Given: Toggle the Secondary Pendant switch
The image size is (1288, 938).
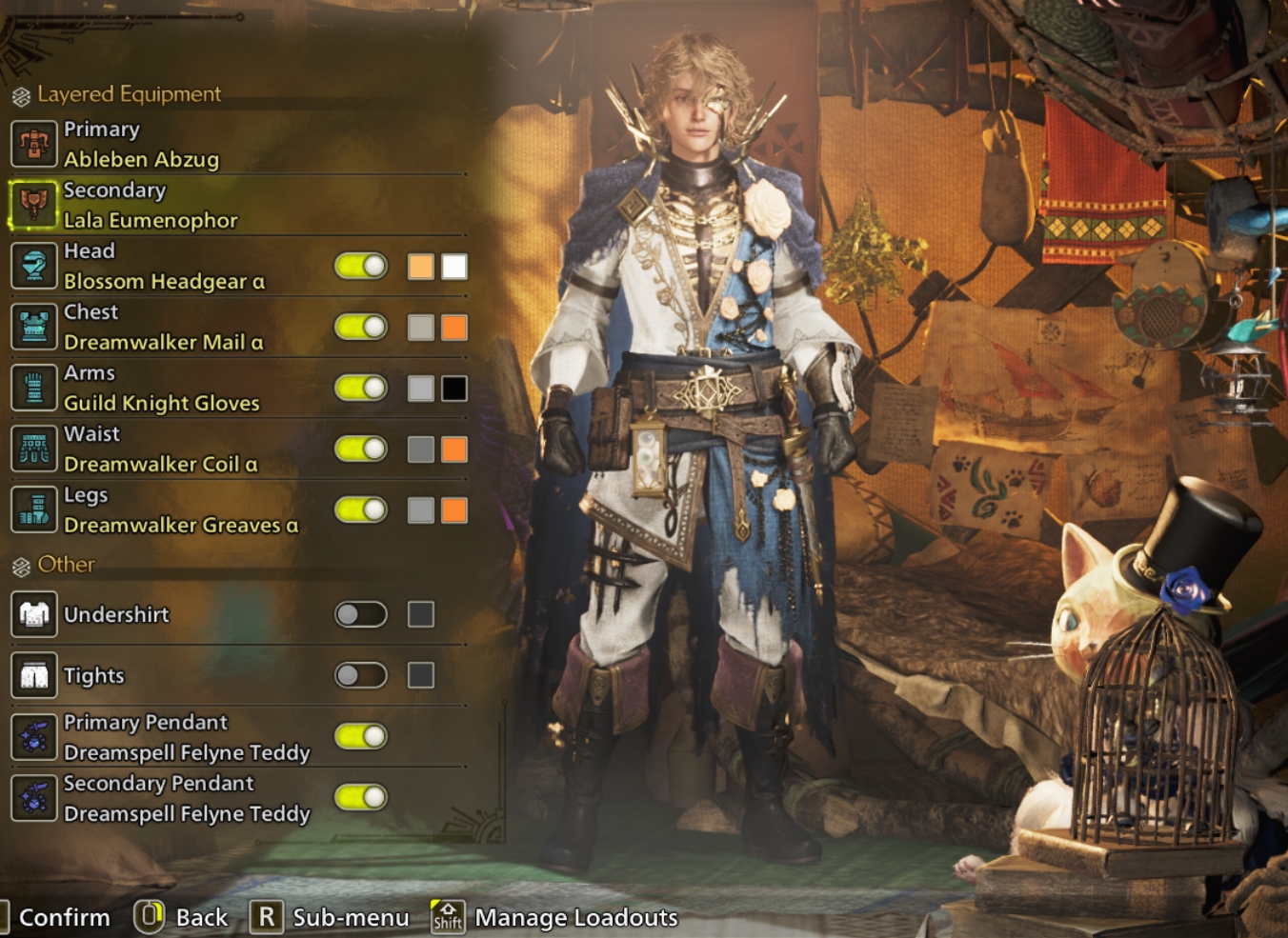Looking at the screenshot, I should 361,797.
